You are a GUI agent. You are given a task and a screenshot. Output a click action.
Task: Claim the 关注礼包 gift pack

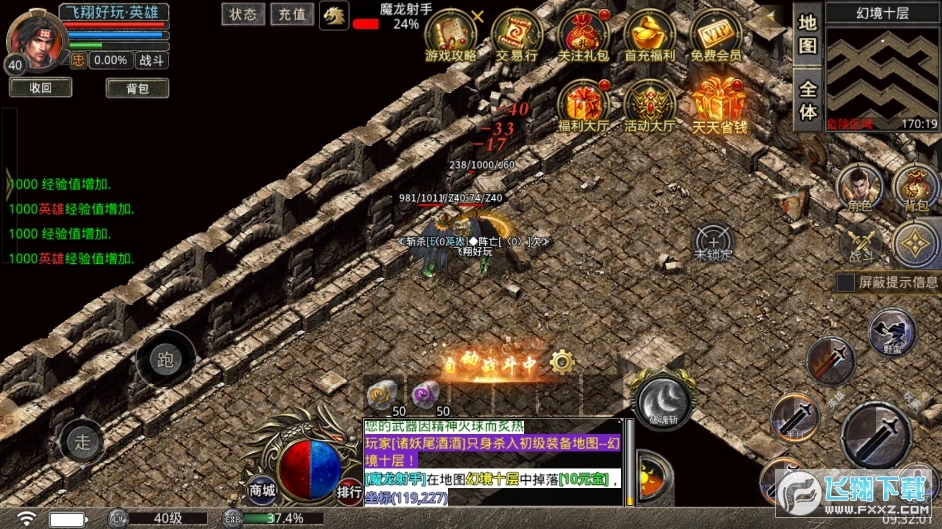(x=583, y=36)
